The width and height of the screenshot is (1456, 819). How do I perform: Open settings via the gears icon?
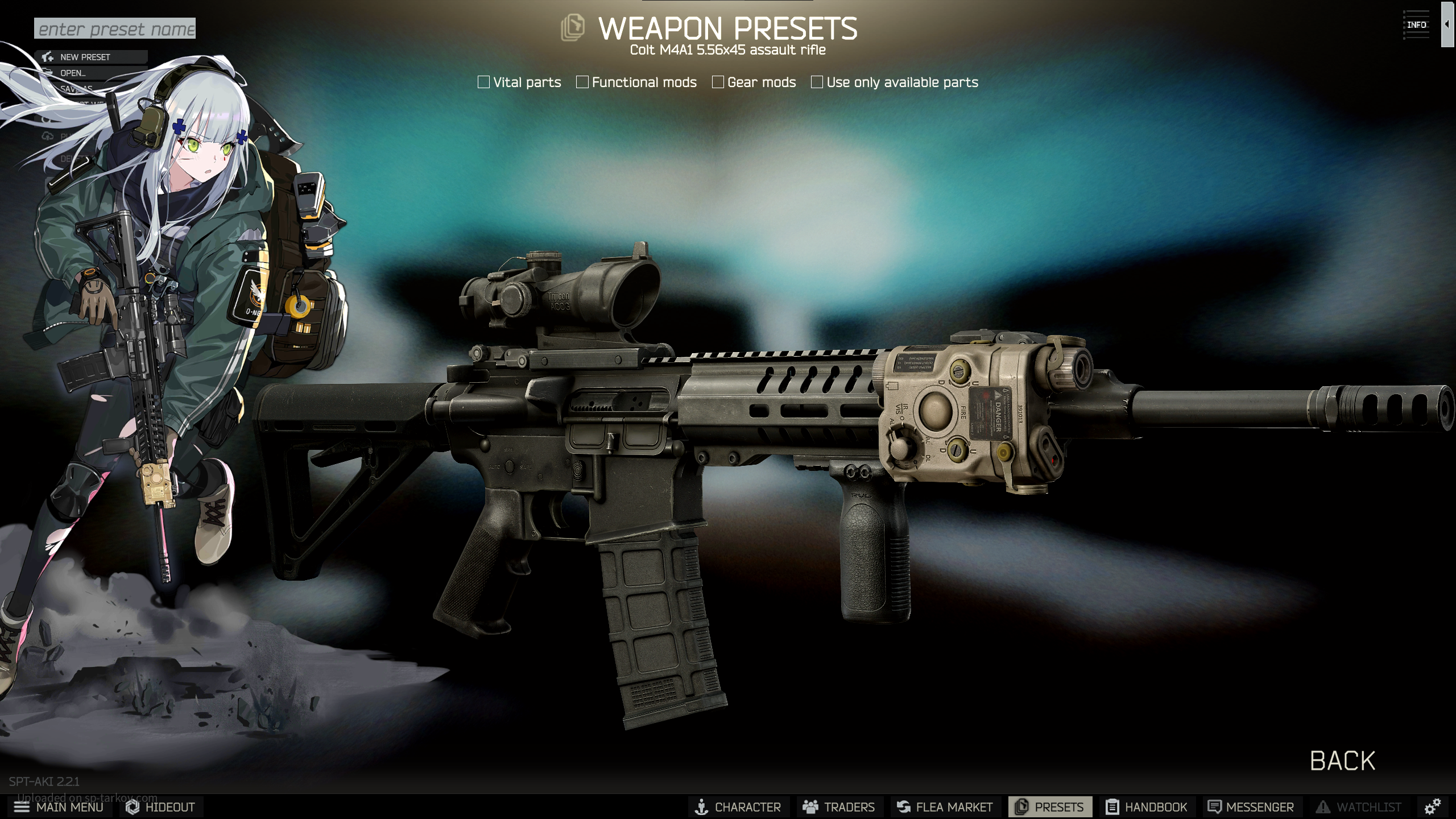pos(1433,806)
